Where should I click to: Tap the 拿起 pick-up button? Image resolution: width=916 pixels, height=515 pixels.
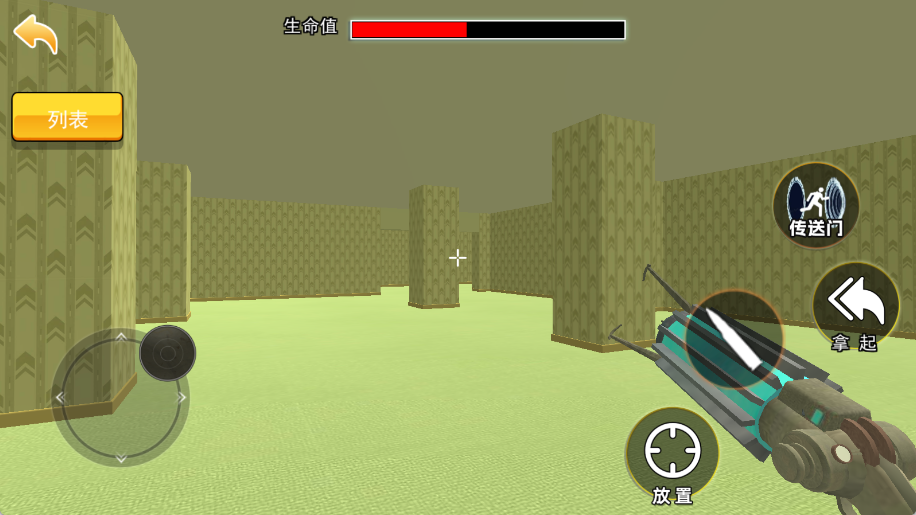coord(855,307)
